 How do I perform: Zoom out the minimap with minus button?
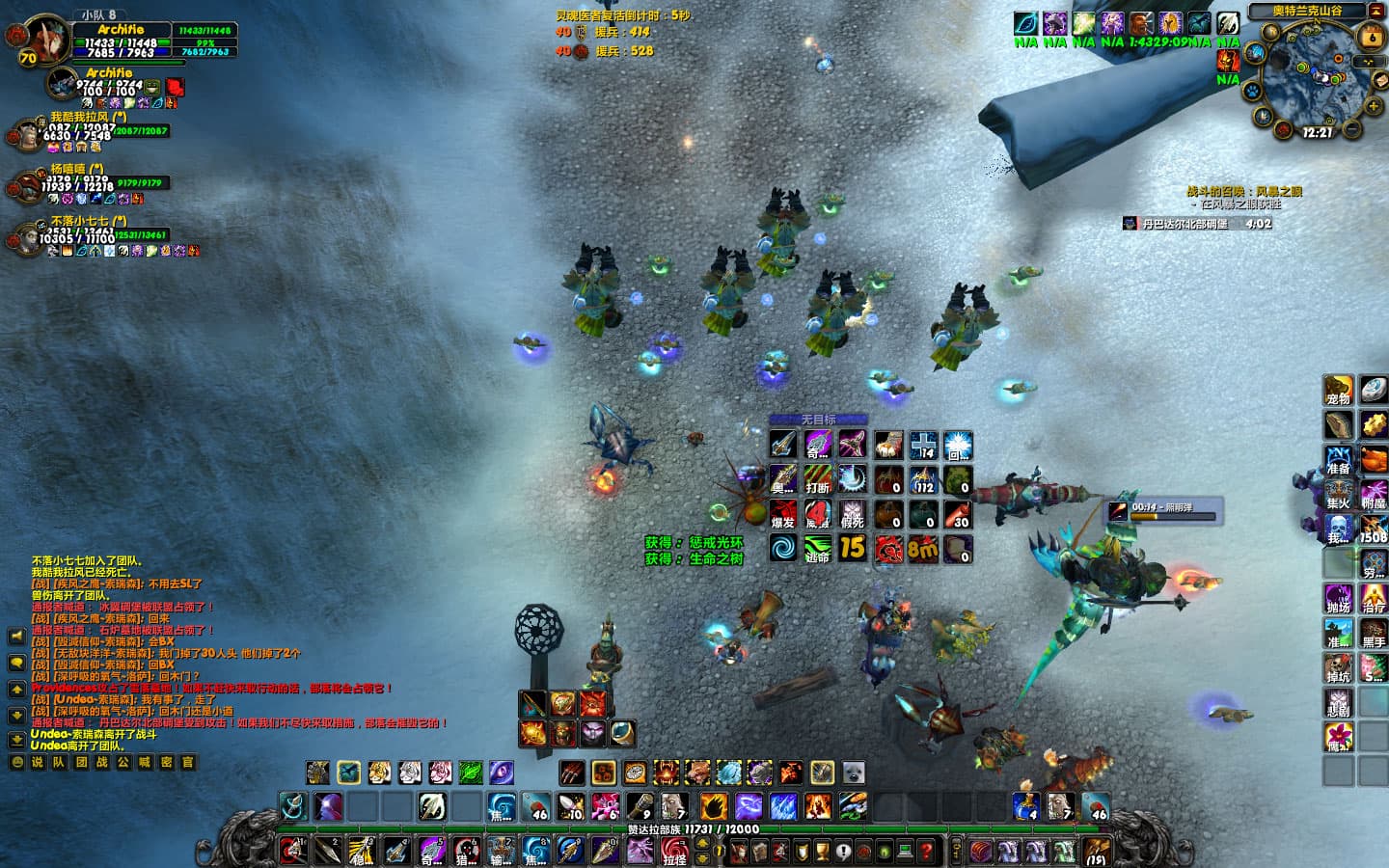(1351, 129)
